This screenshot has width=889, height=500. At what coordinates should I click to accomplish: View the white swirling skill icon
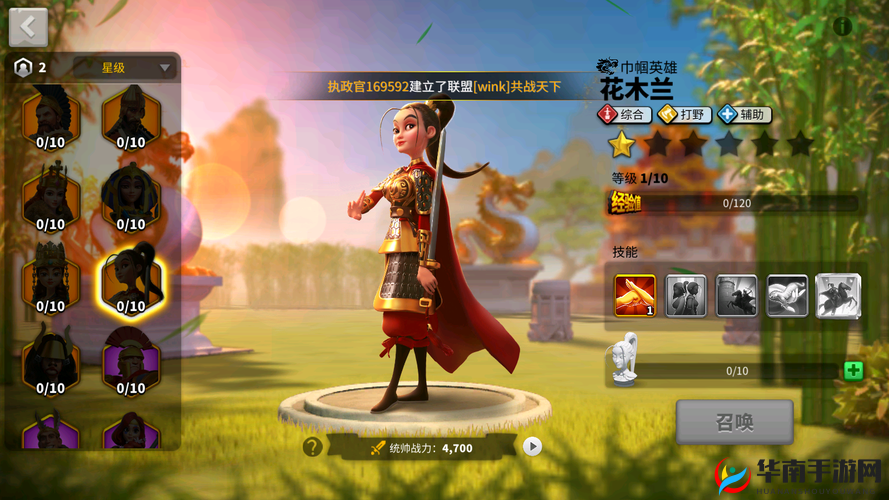click(x=787, y=296)
